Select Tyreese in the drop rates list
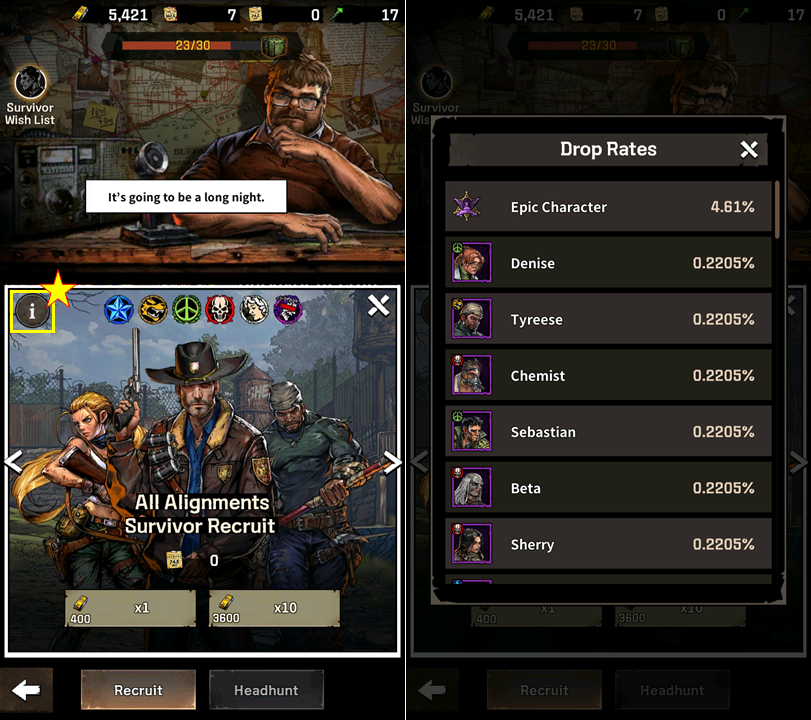Image resolution: width=811 pixels, height=720 pixels. tap(608, 320)
